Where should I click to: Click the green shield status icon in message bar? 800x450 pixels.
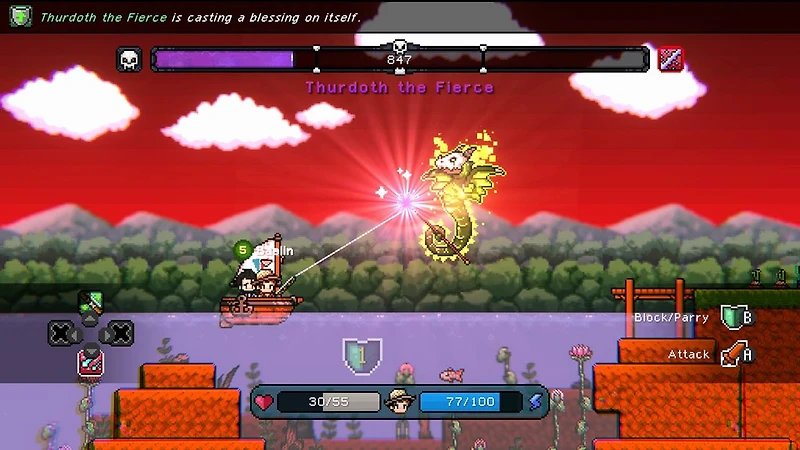[x=21, y=16]
